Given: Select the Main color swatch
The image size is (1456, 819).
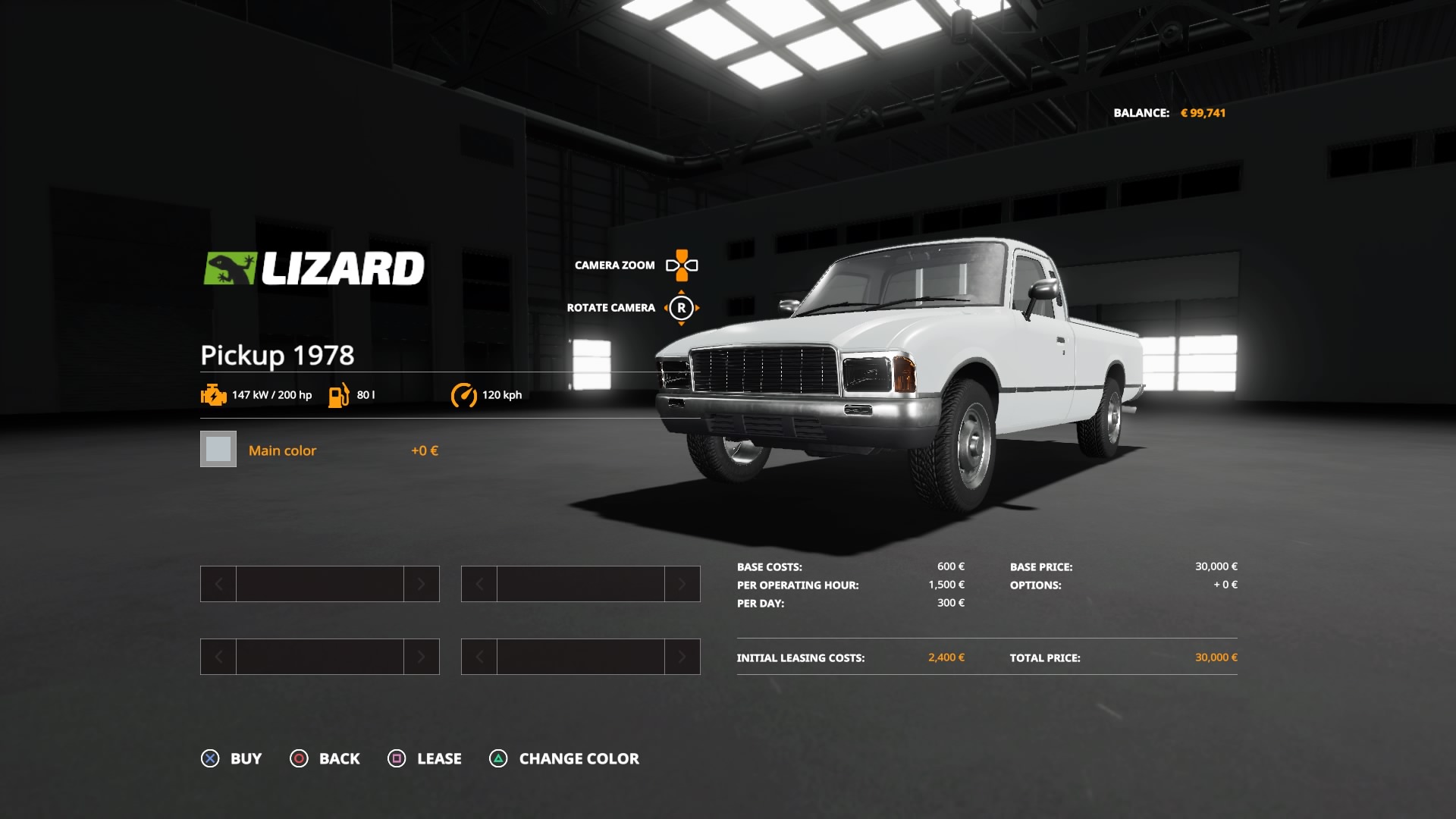Looking at the screenshot, I should [x=218, y=450].
